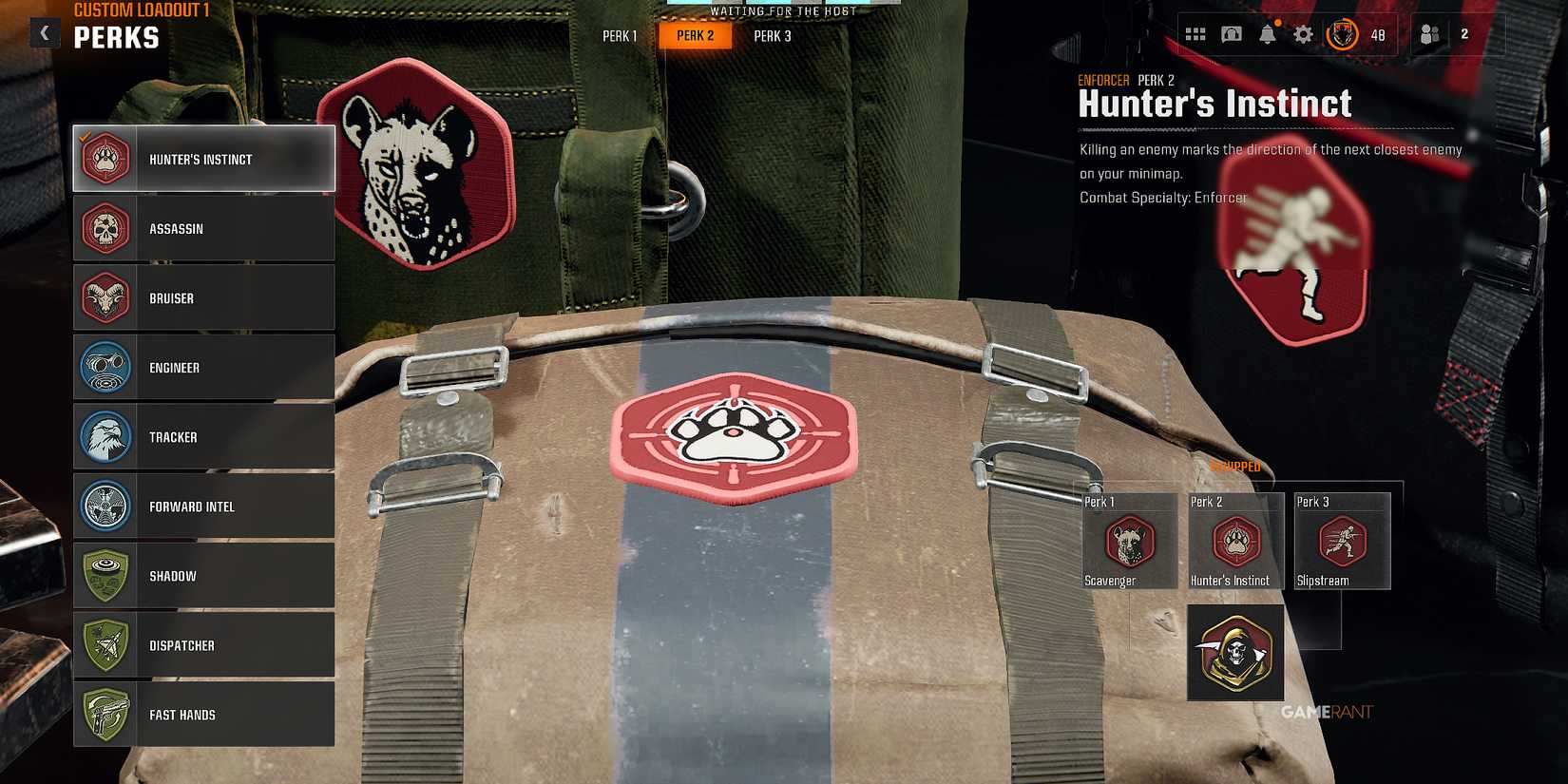
Task: Open the equipped Slipstream perk slot
Action: pos(1341,540)
